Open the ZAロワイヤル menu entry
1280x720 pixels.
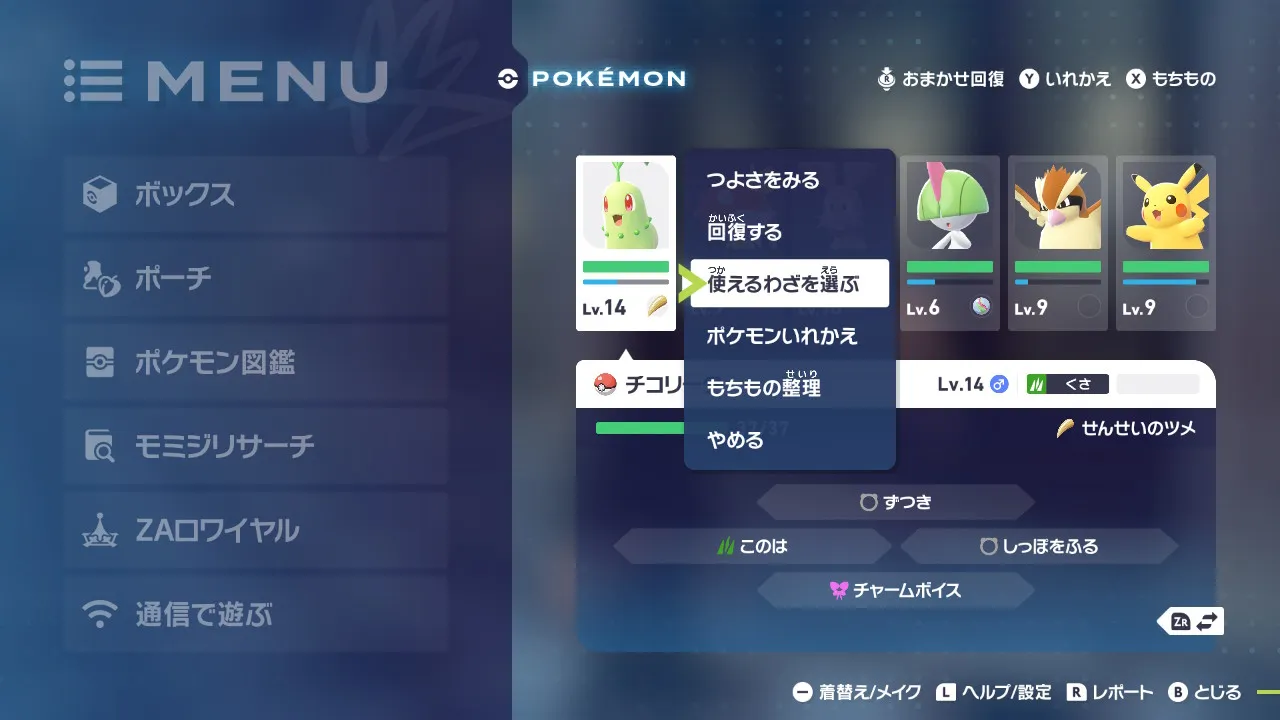point(255,530)
